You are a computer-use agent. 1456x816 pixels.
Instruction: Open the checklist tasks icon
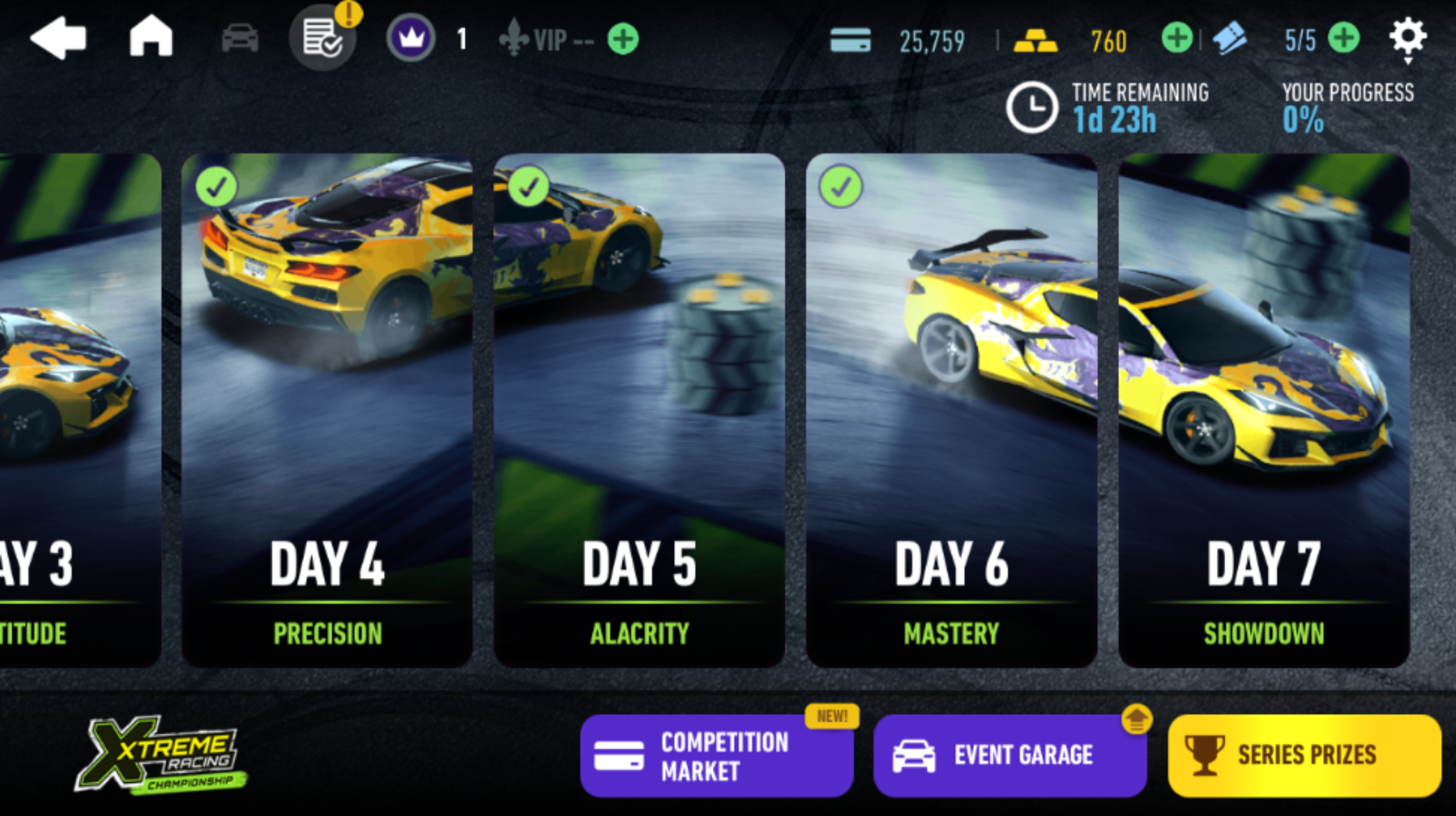pos(323,38)
